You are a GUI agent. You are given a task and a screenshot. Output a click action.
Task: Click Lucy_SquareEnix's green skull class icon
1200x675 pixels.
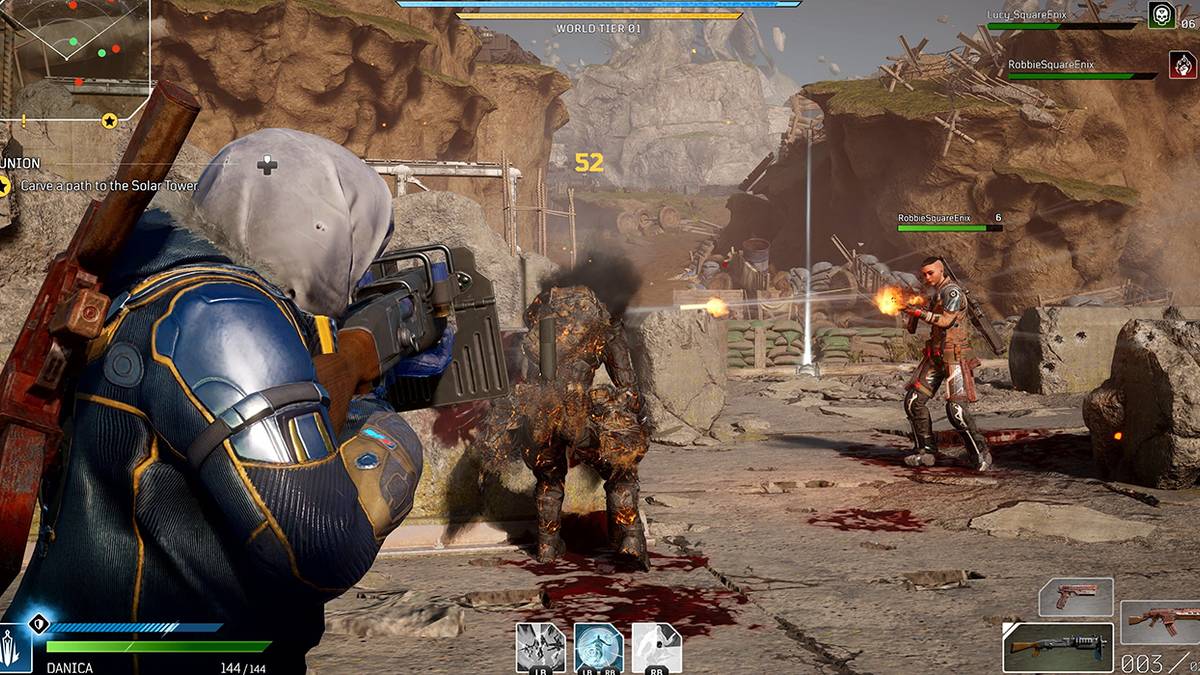click(1161, 15)
